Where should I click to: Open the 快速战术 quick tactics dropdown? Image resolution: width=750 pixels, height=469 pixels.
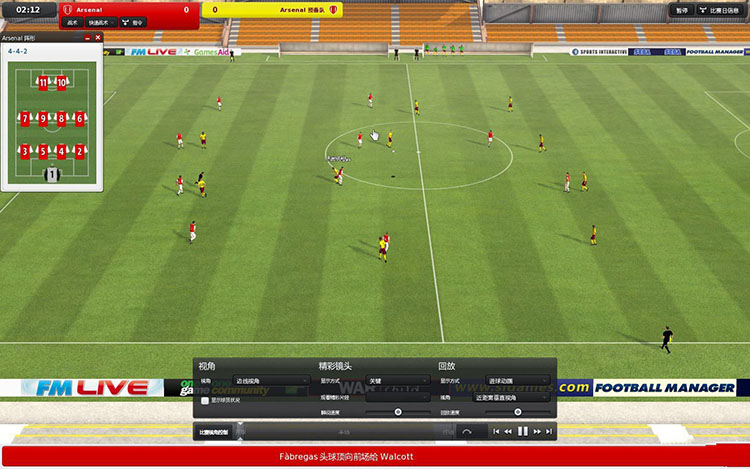[100, 22]
